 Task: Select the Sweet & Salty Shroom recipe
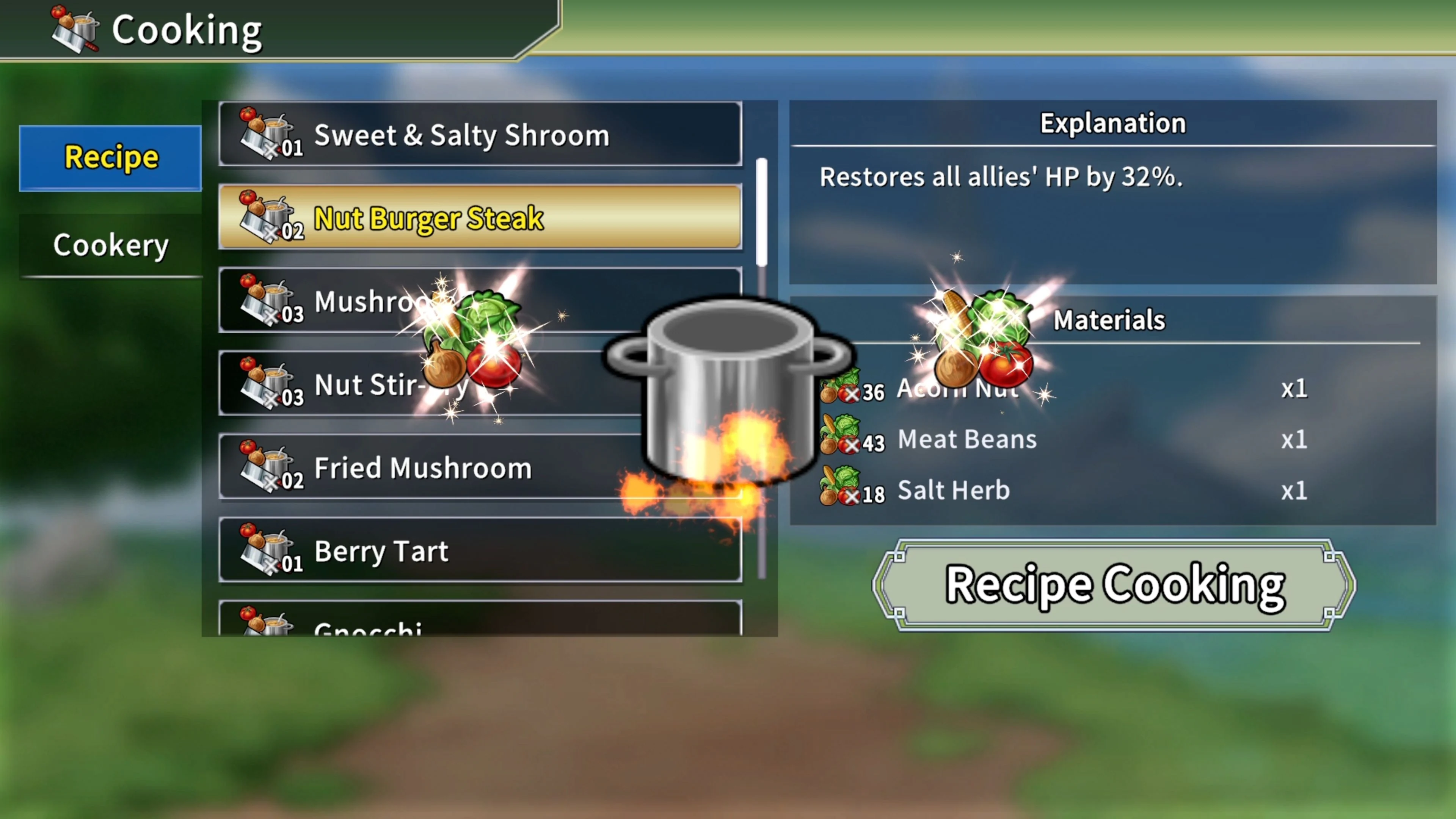click(x=480, y=135)
